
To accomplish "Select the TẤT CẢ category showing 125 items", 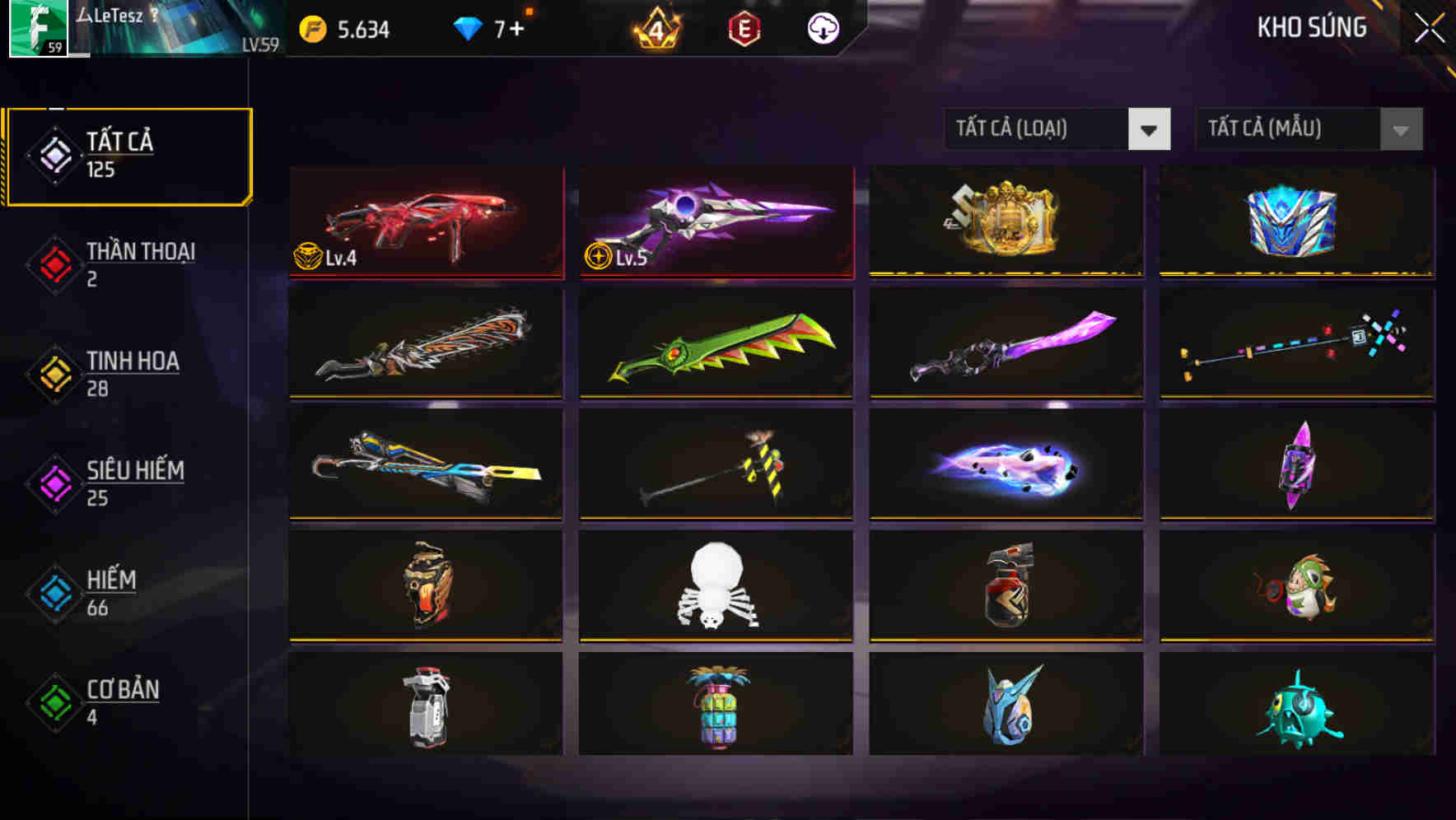I will click(x=128, y=155).
